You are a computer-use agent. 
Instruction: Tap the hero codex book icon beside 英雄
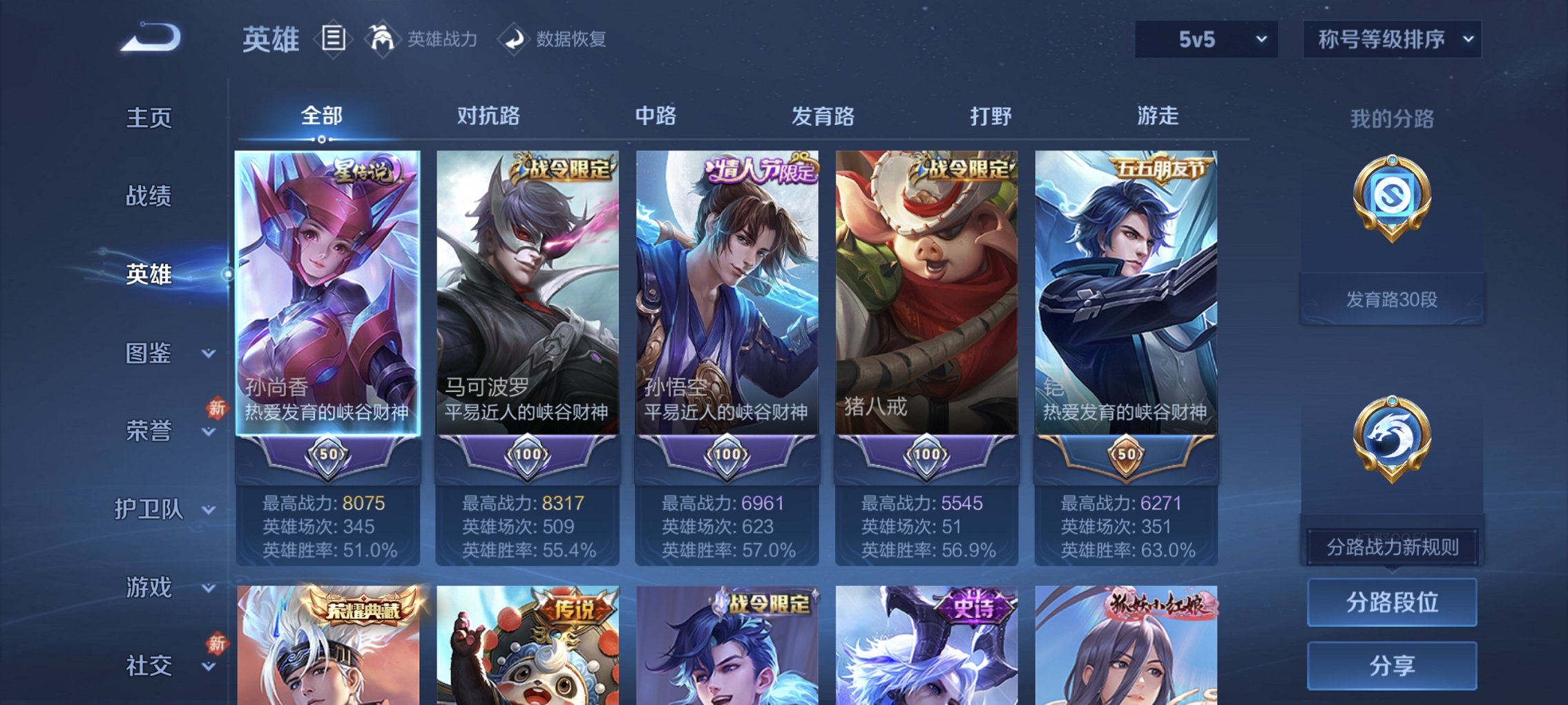click(x=334, y=38)
